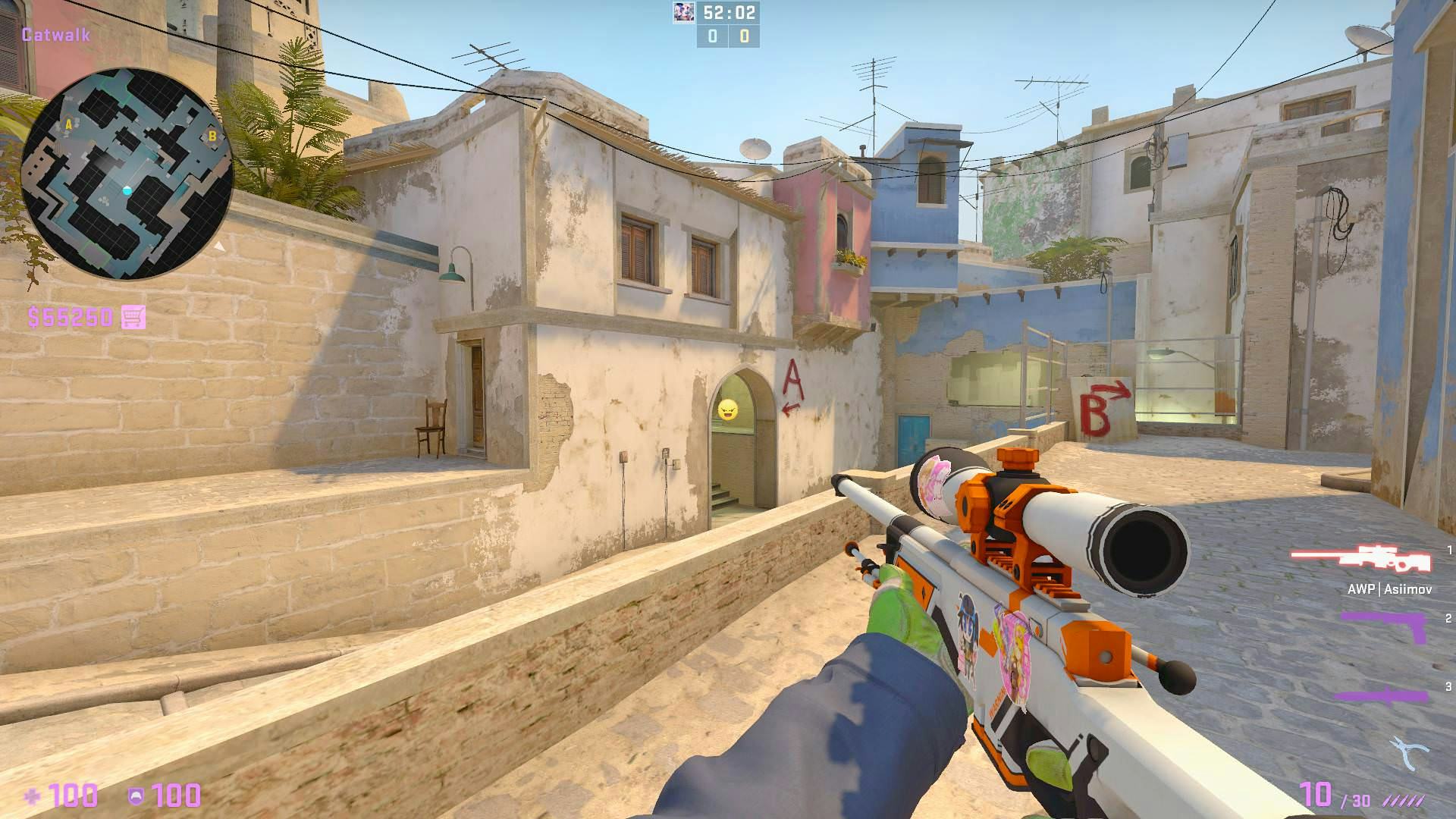Image resolution: width=1456 pixels, height=819 pixels.
Task: Click your player dot on the radar minimap
Action: tap(127, 191)
